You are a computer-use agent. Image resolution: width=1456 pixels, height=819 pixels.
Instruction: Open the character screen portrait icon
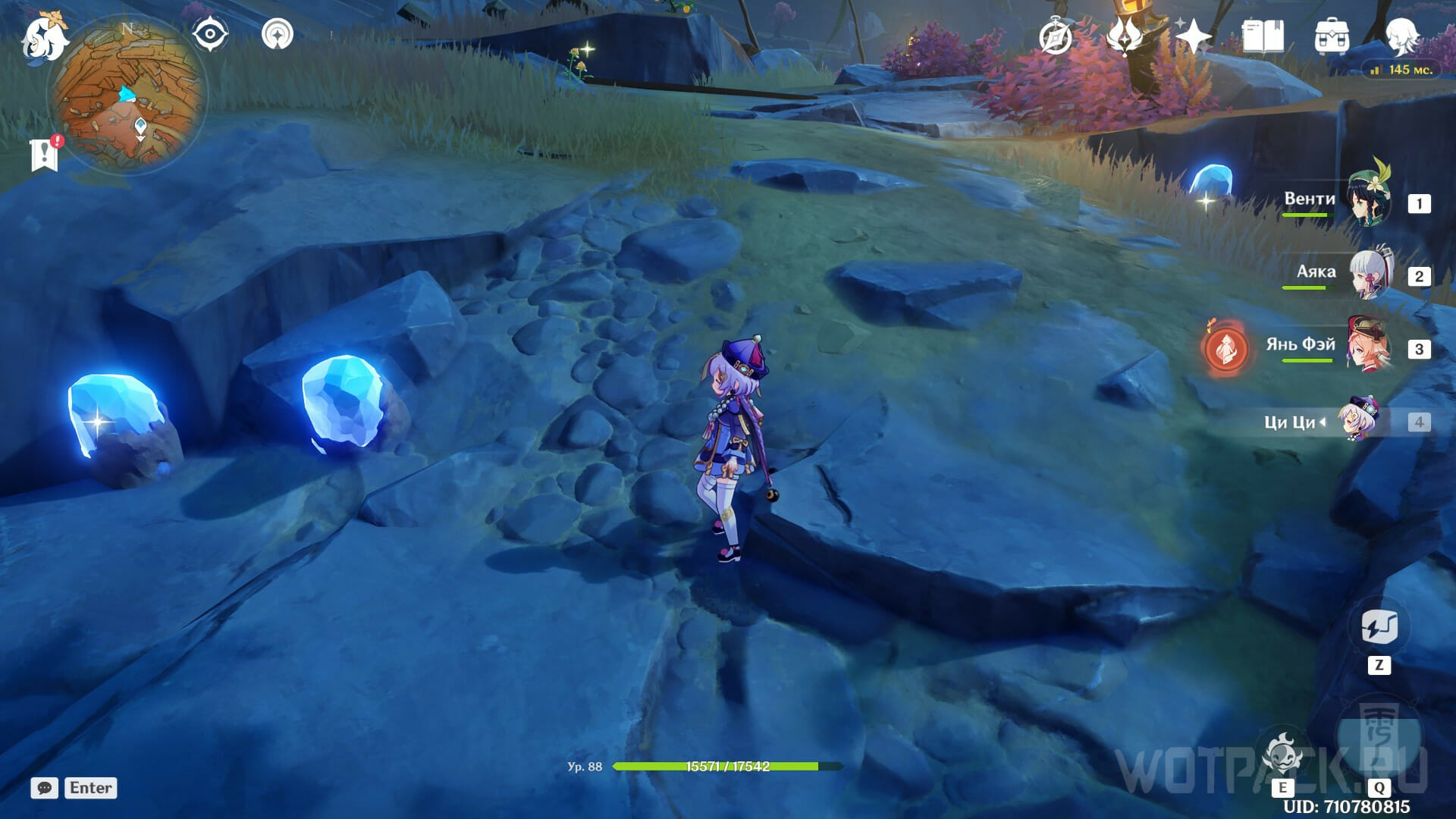1401,36
